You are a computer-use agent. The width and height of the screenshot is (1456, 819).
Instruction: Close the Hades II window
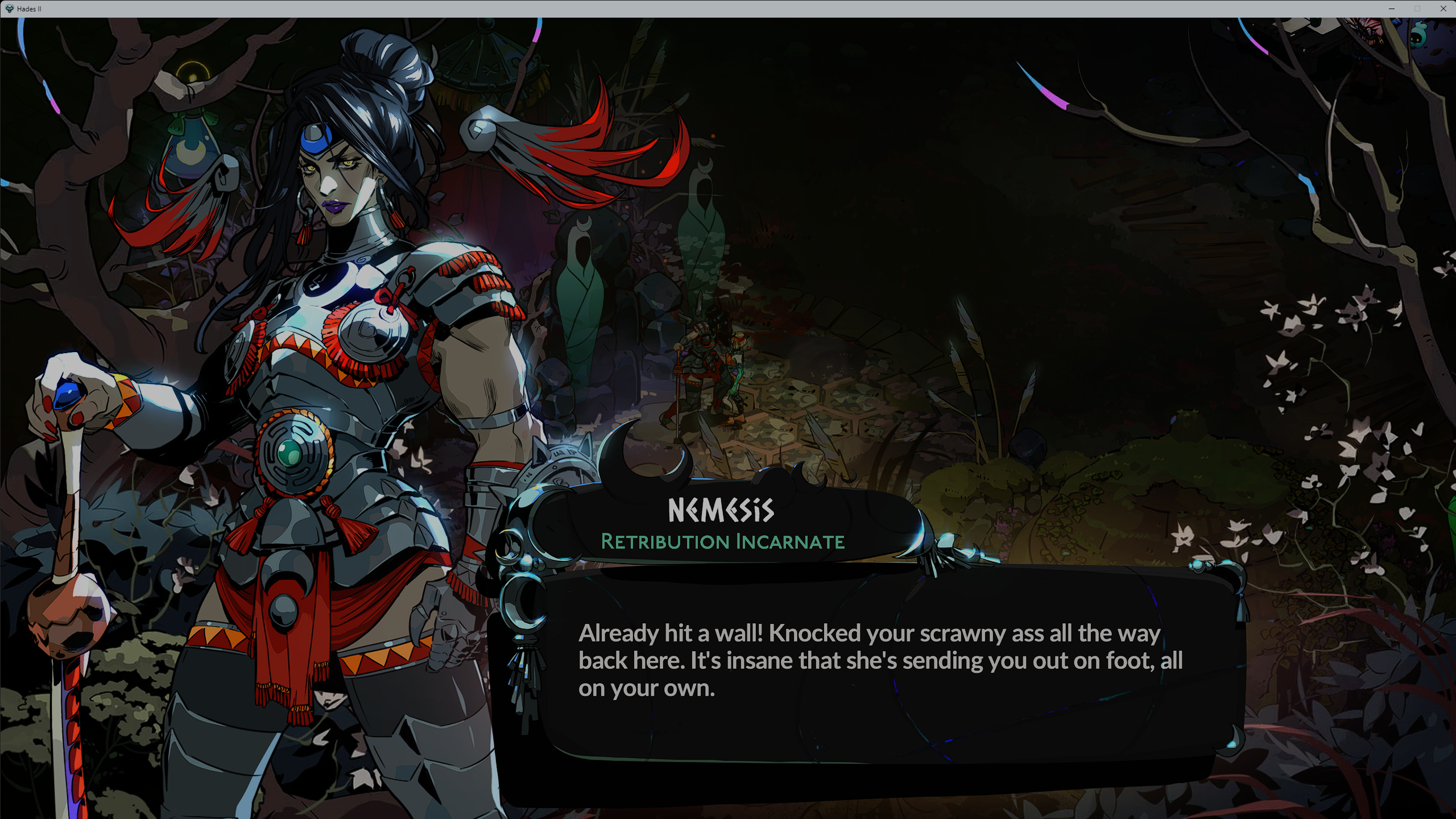[x=1443, y=9]
